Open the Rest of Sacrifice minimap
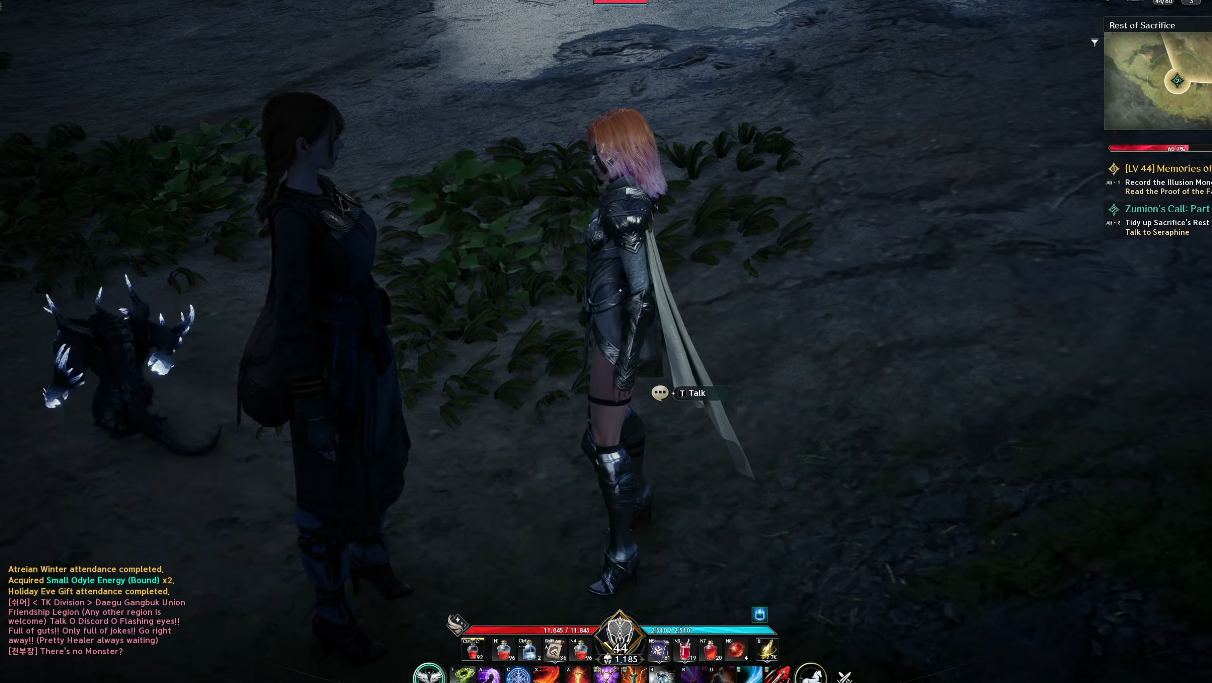The height and width of the screenshot is (683, 1212). pyautogui.click(x=1157, y=80)
